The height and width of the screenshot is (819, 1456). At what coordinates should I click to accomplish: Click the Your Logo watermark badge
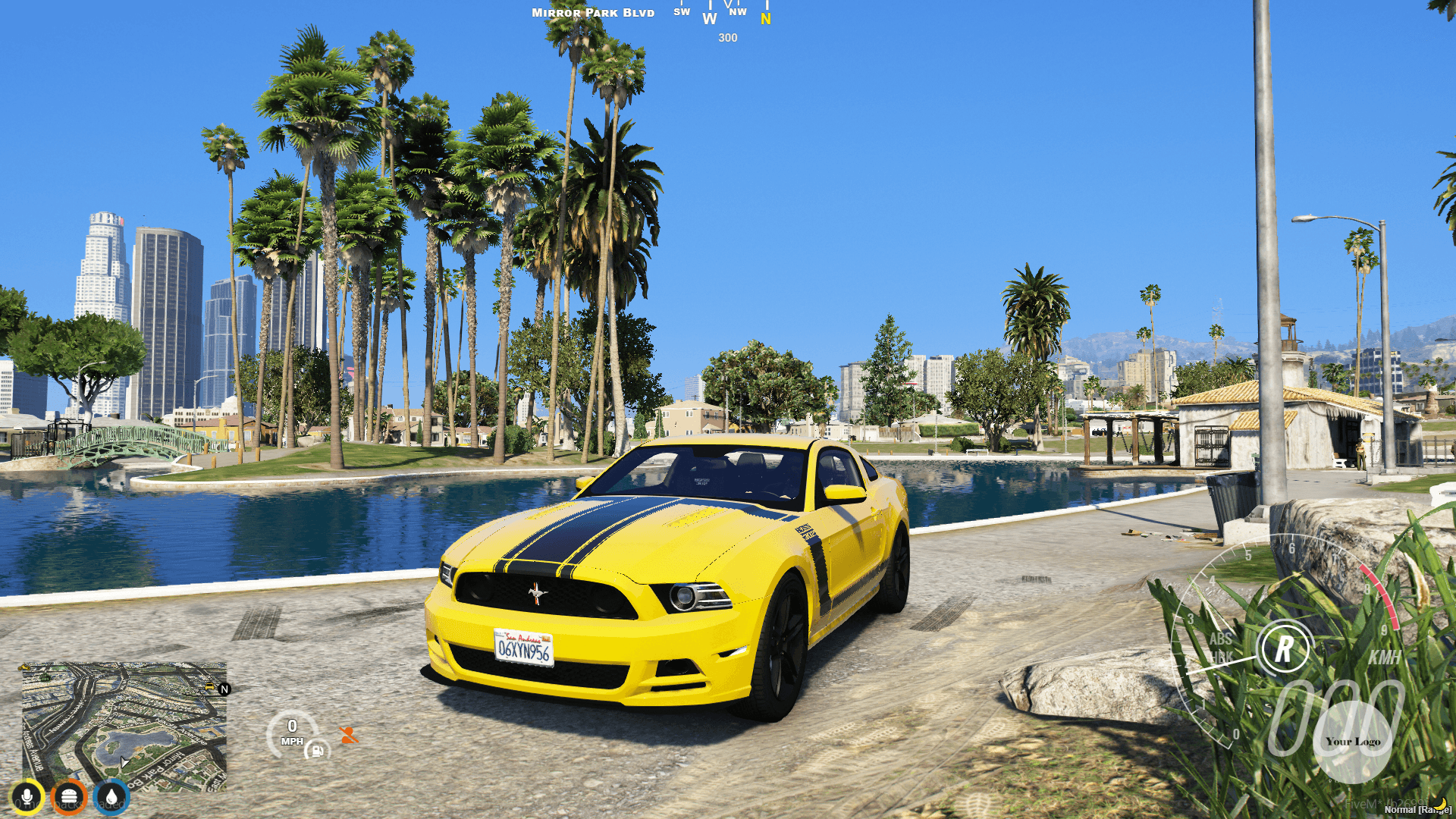pyautogui.click(x=1354, y=741)
